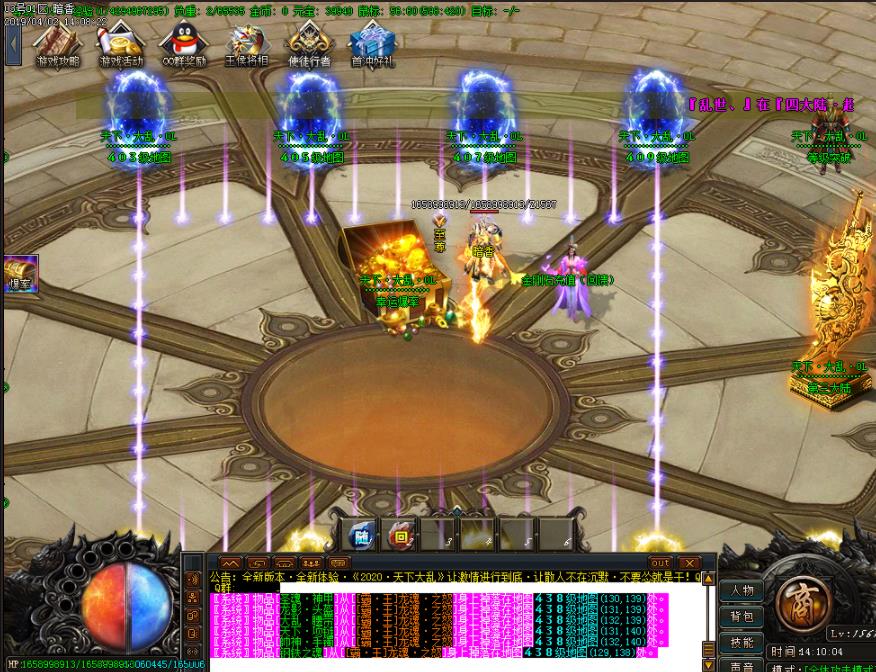The image size is (876, 672).
Task: Open the 王侯将相 menu icon
Action: point(246,45)
